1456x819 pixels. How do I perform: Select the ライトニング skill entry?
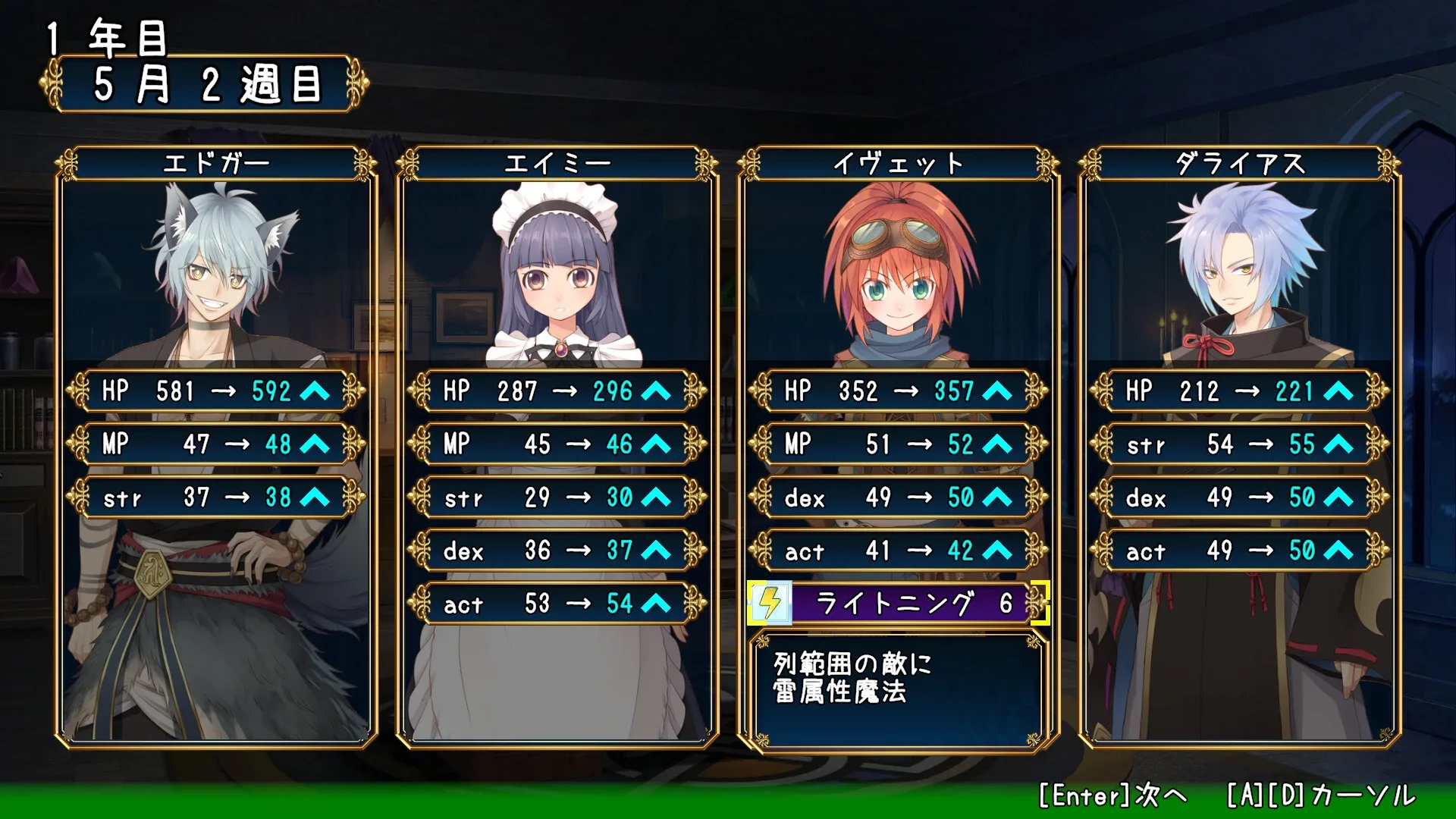tap(899, 604)
